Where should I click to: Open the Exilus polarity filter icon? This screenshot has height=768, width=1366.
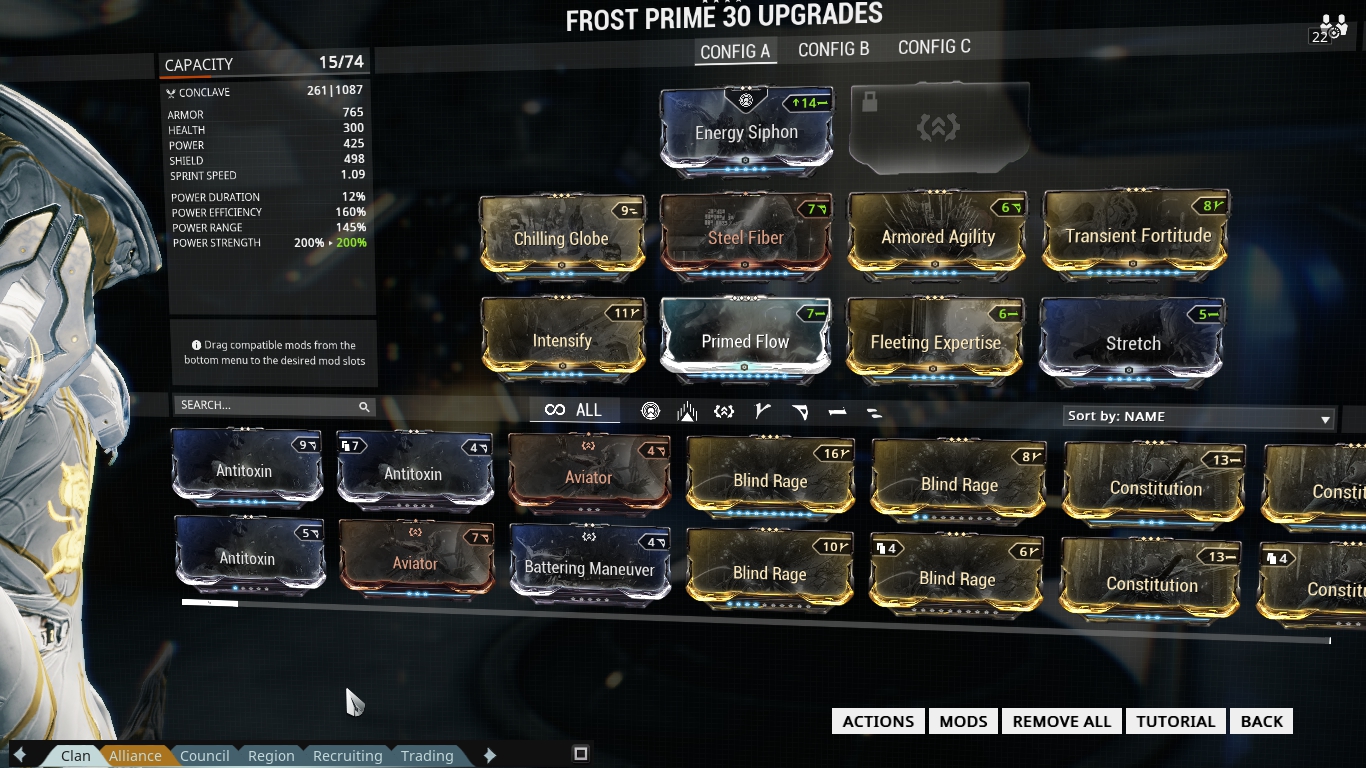[723, 410]
